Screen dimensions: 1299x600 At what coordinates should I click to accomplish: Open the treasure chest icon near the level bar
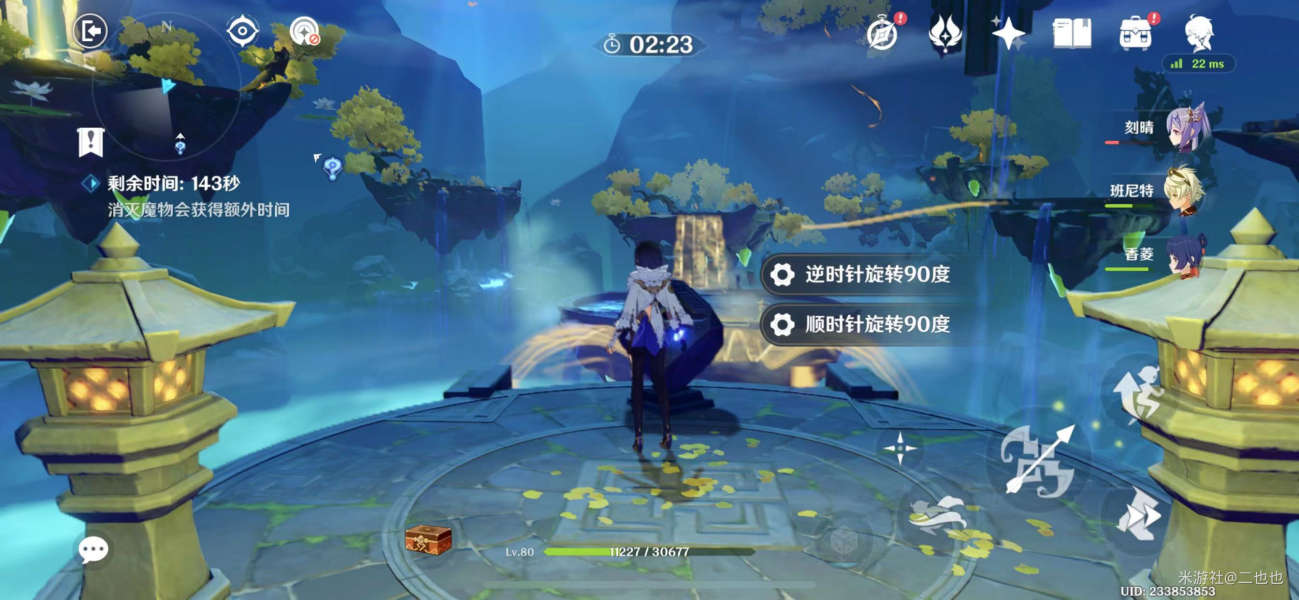coord(428,539)
